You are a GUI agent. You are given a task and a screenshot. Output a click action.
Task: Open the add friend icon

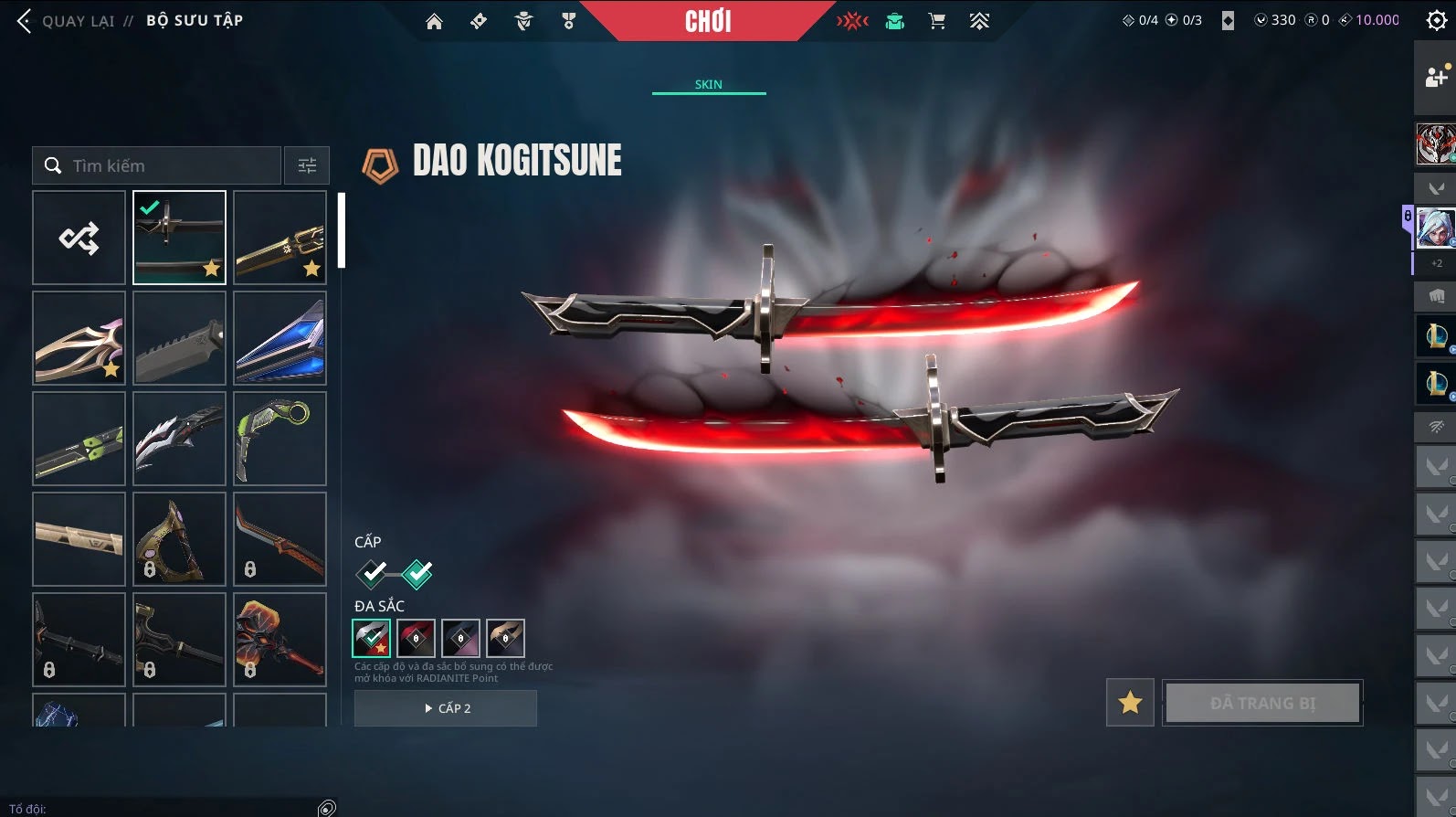pos(1436,78)
